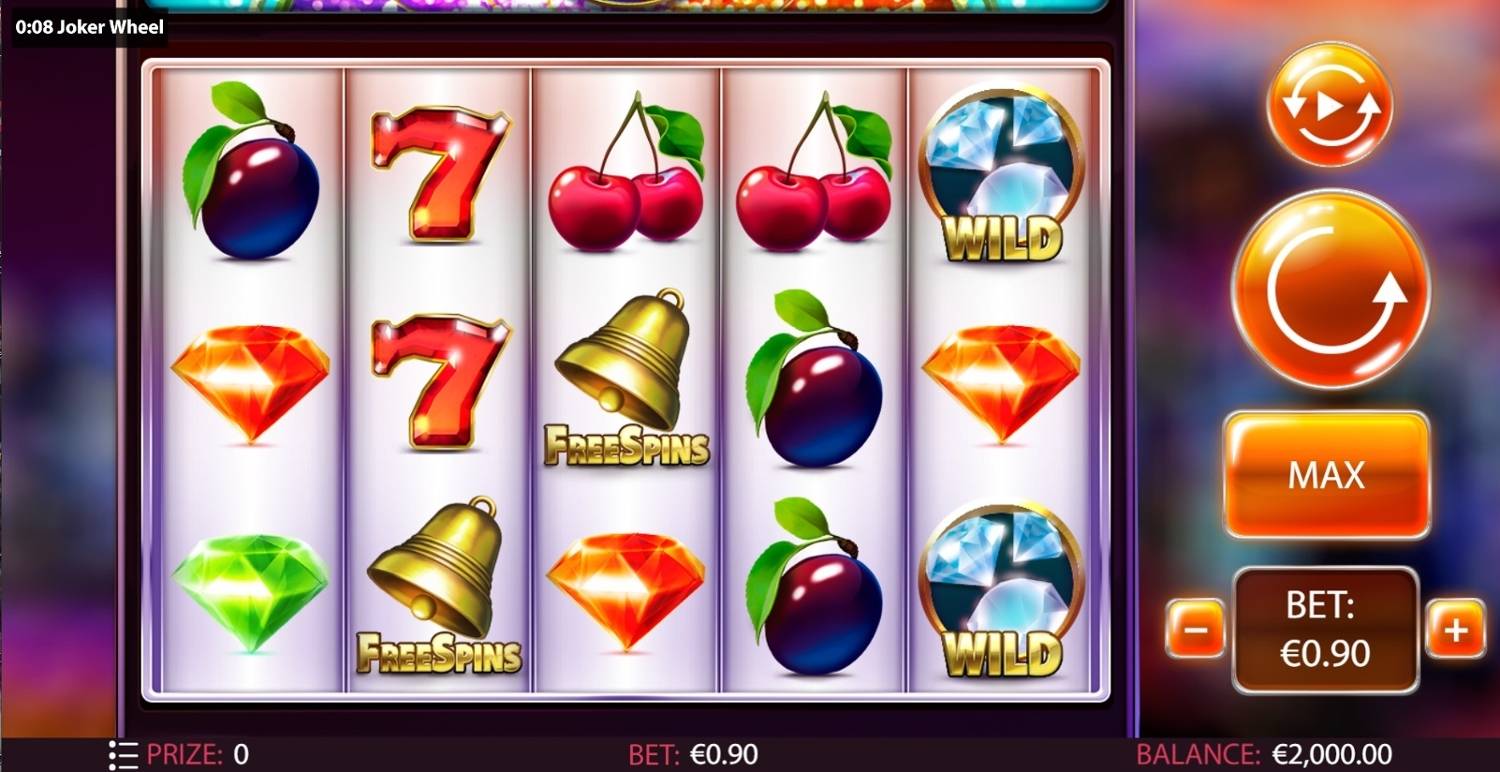Click the Joker Wheel countdown banner

tap(88, 28)
